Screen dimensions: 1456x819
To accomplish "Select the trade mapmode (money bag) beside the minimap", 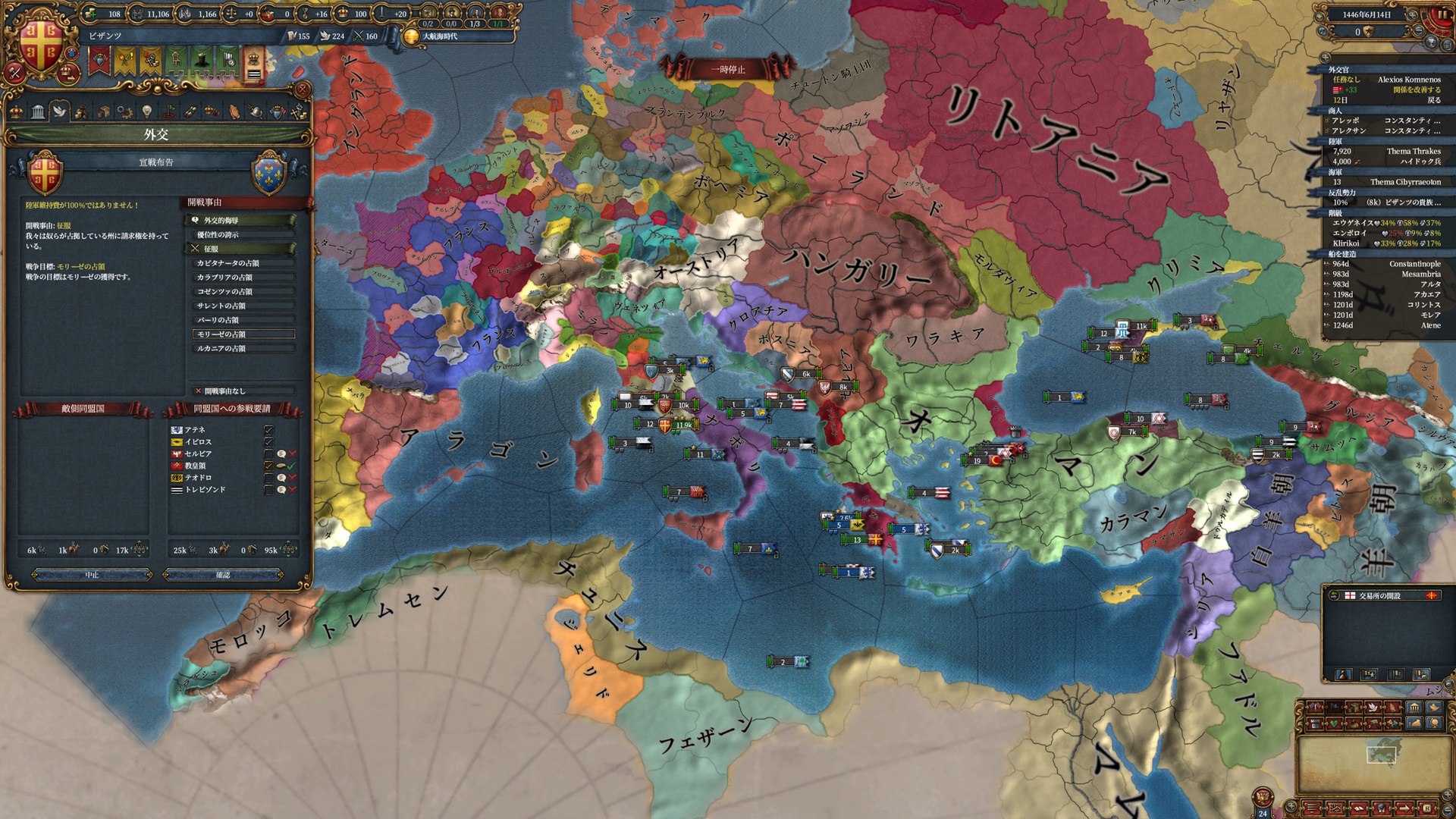I will coord(1414,723).
